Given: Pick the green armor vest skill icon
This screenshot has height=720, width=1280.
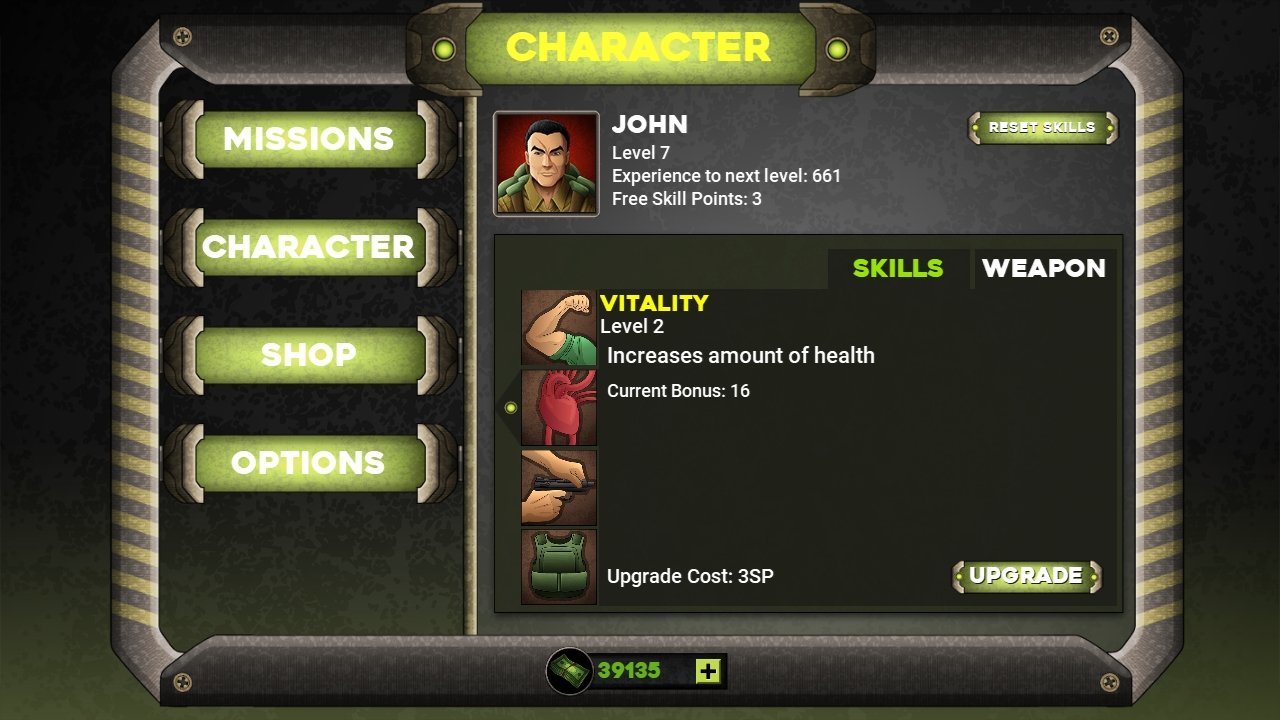Looking at the screenshot, I should pyautogui.click(x=559, y=567).
